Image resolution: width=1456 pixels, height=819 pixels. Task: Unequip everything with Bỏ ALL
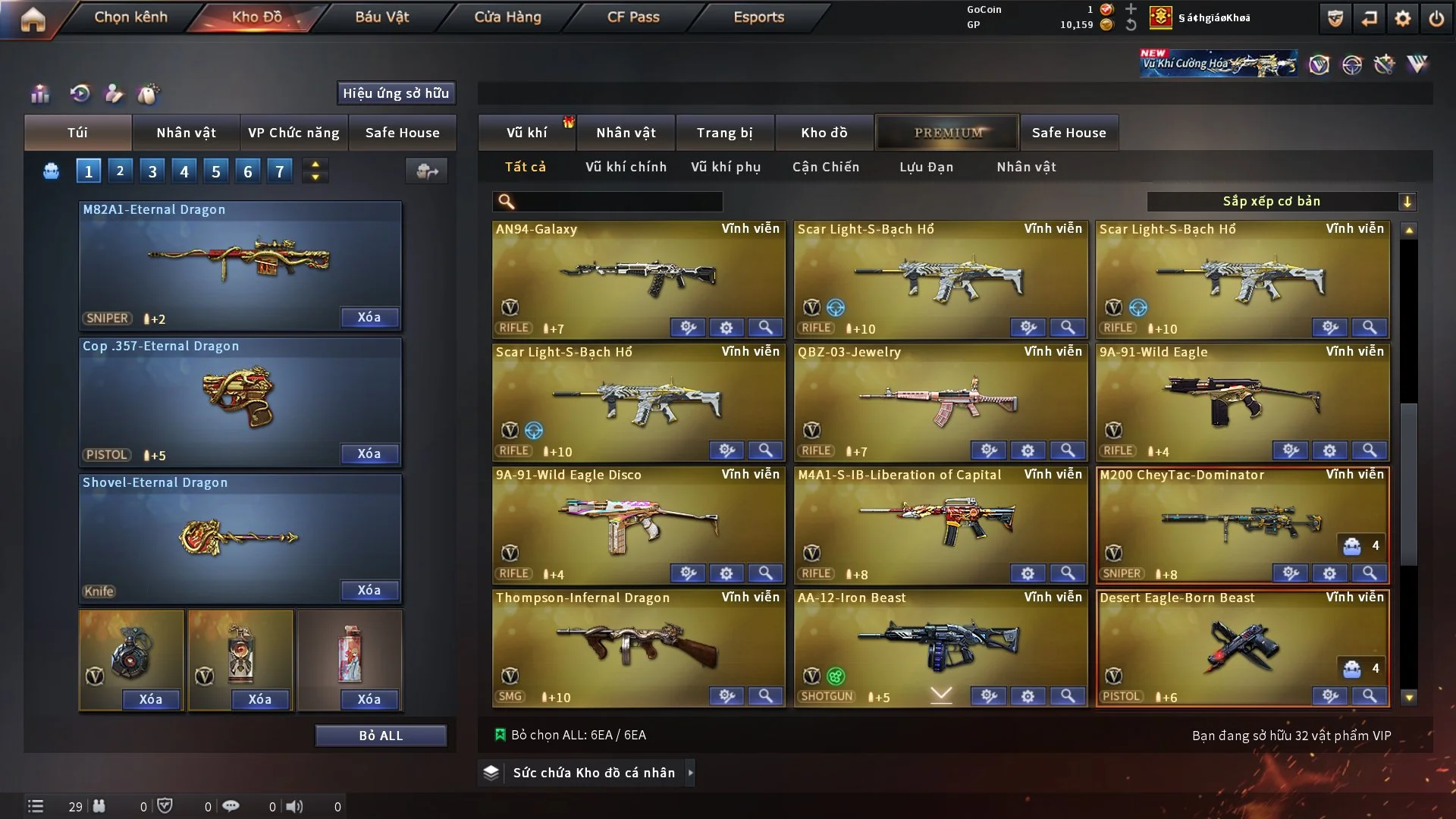point(381,736)
